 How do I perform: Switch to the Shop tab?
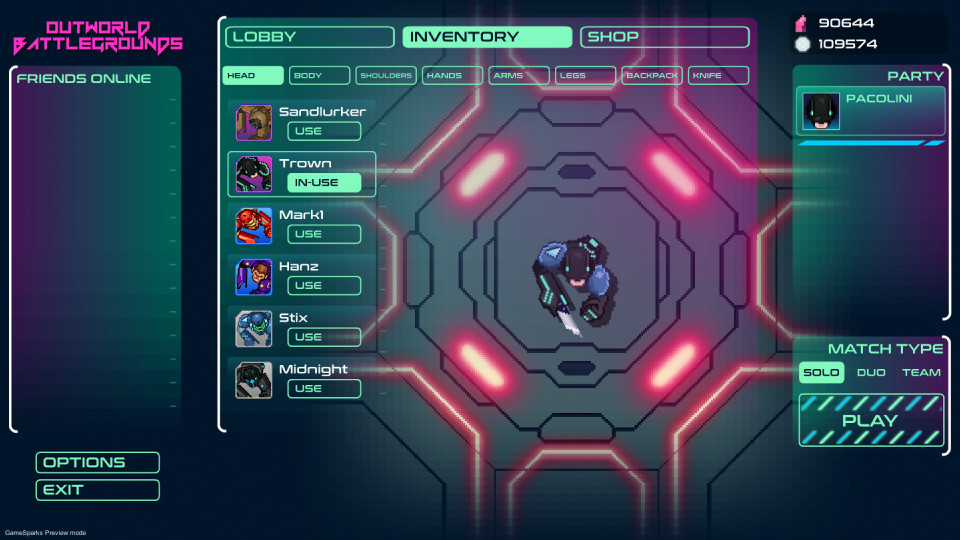tap(664, 37)
